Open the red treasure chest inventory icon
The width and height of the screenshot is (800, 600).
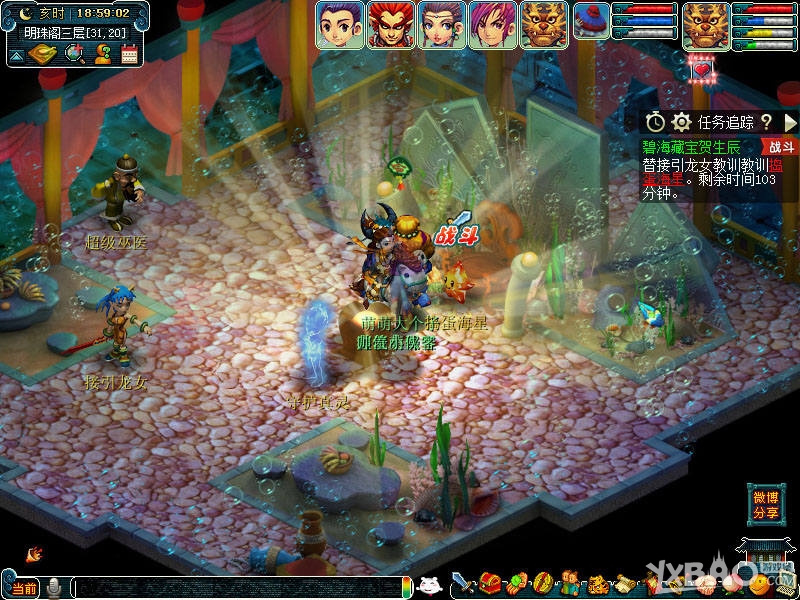(489, 583)
